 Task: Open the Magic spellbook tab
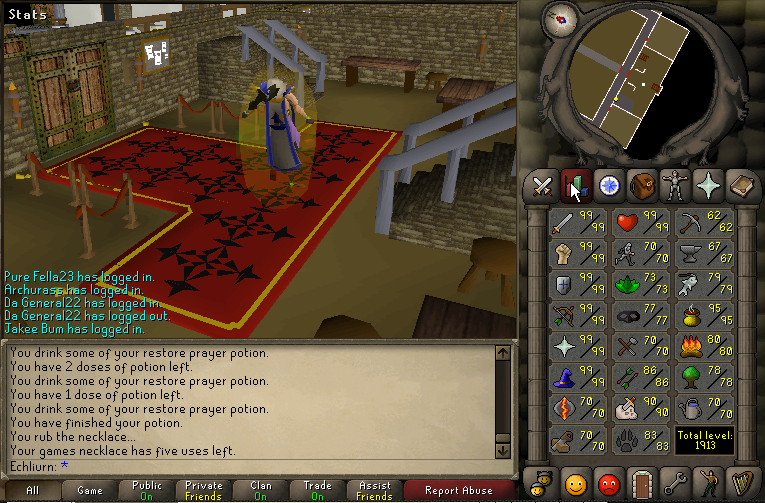(743, 186)
